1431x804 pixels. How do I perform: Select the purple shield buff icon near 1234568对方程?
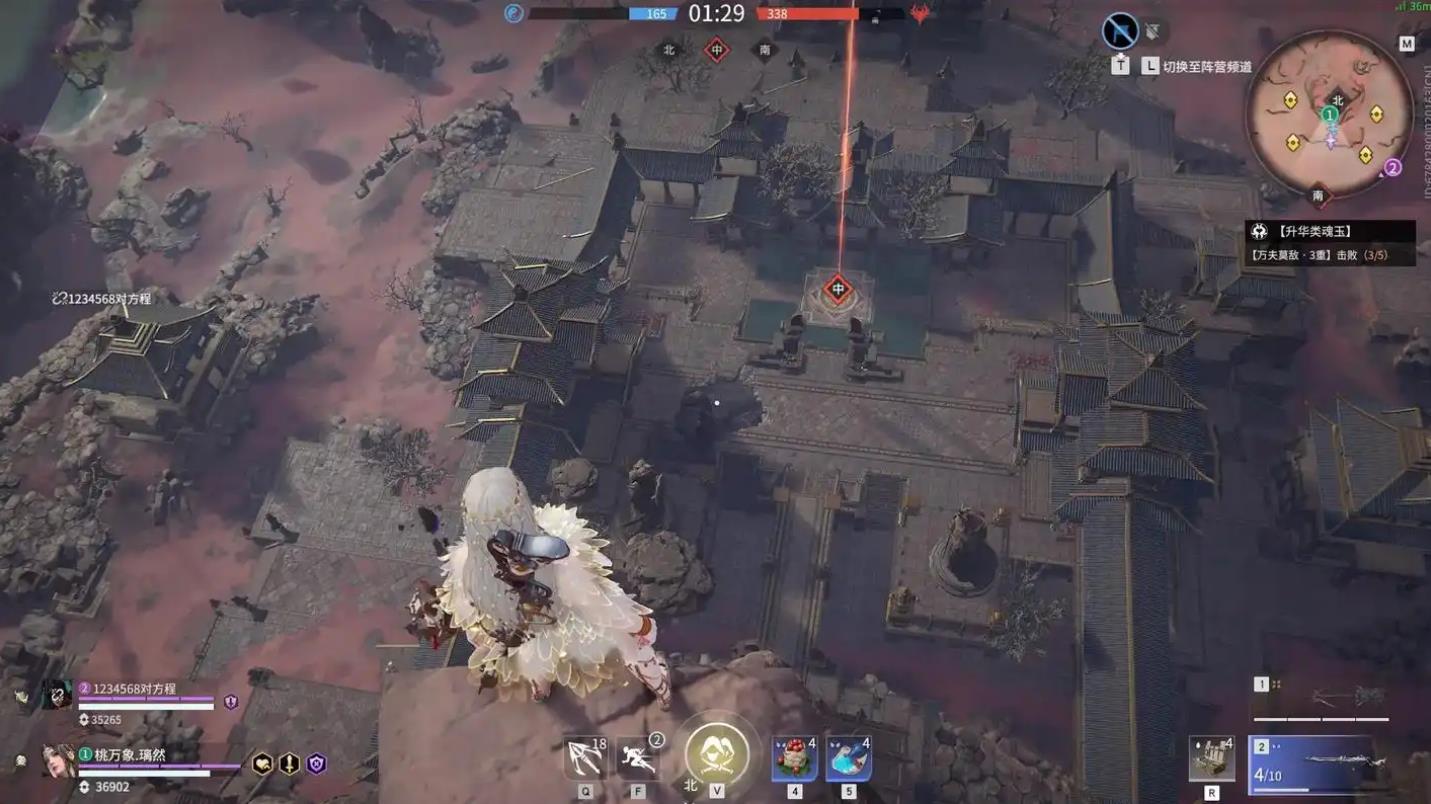[x=229, y=703]
